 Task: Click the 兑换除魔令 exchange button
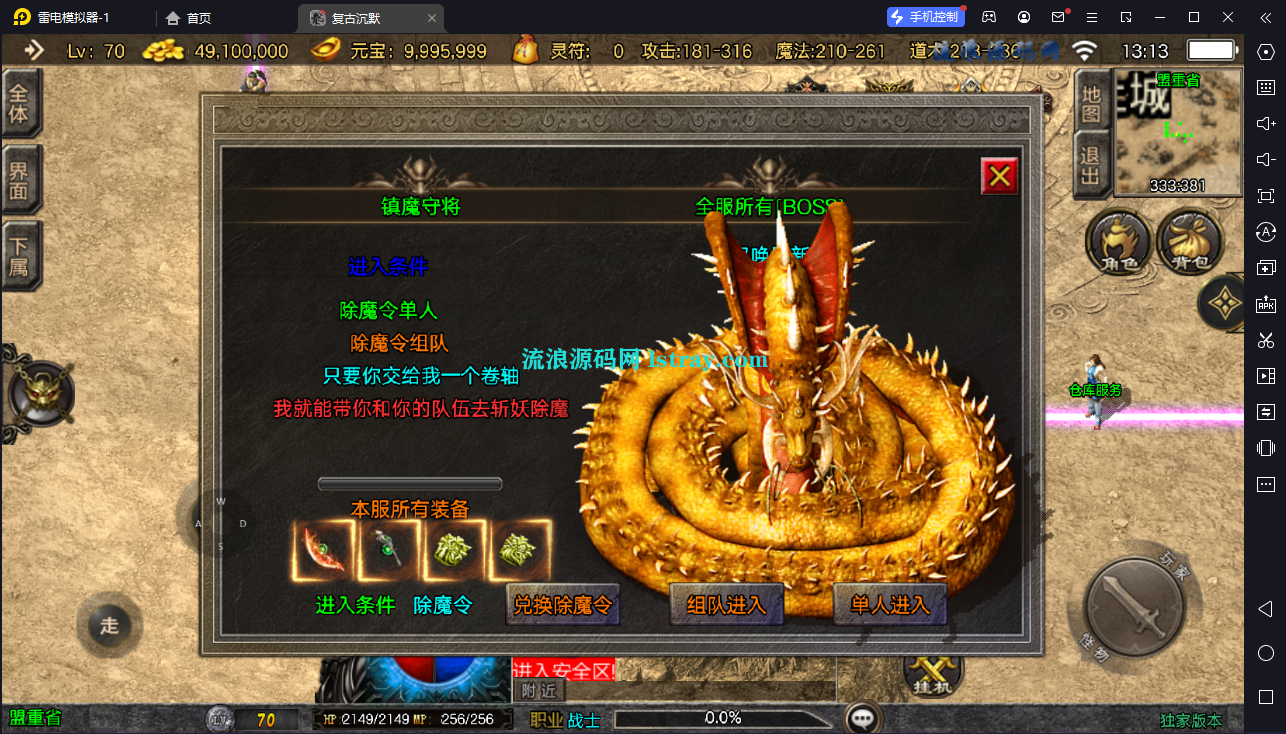tap(563, 605)
